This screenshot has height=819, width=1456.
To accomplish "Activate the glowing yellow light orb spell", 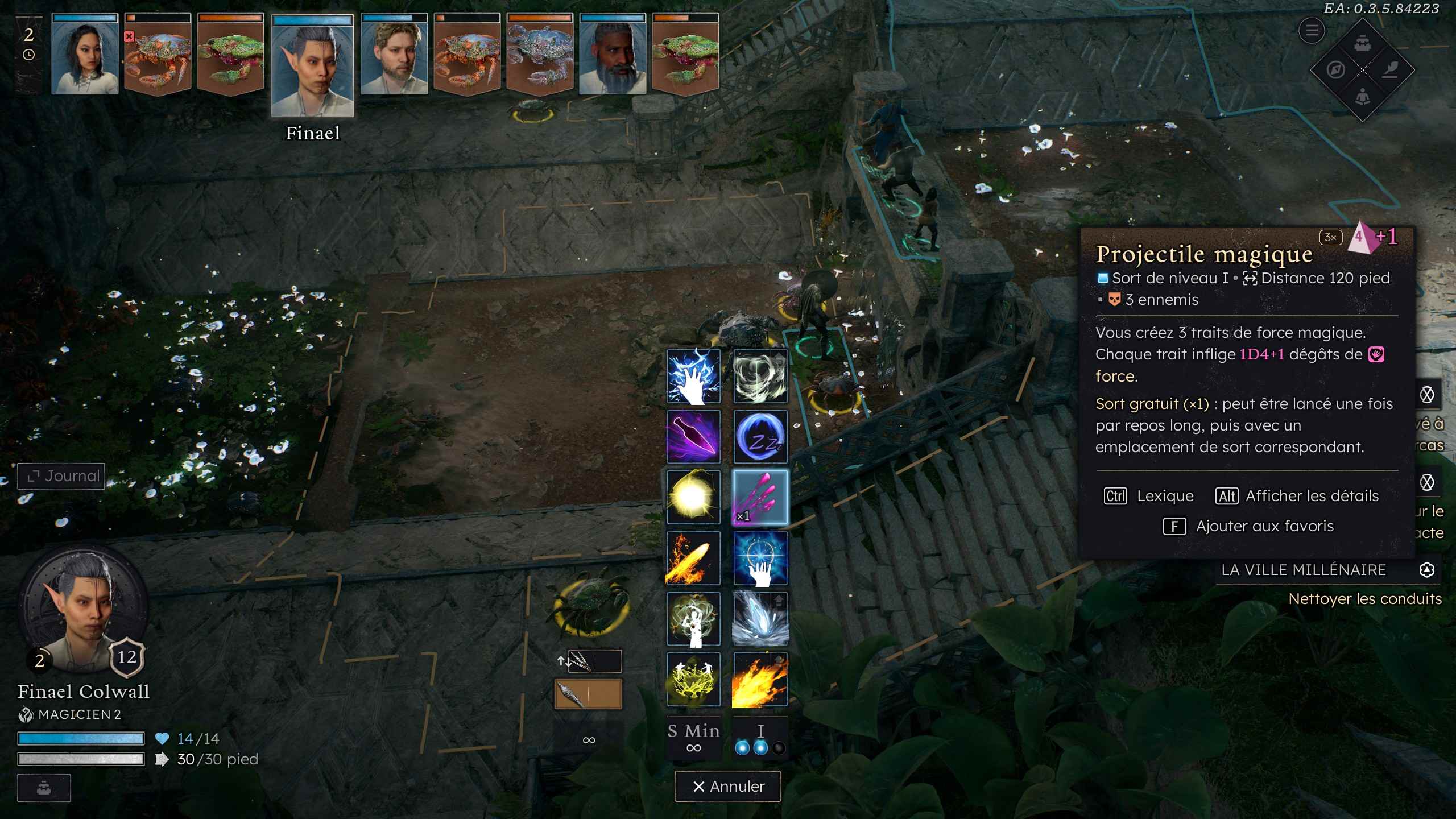I will (x=693, y=498).
